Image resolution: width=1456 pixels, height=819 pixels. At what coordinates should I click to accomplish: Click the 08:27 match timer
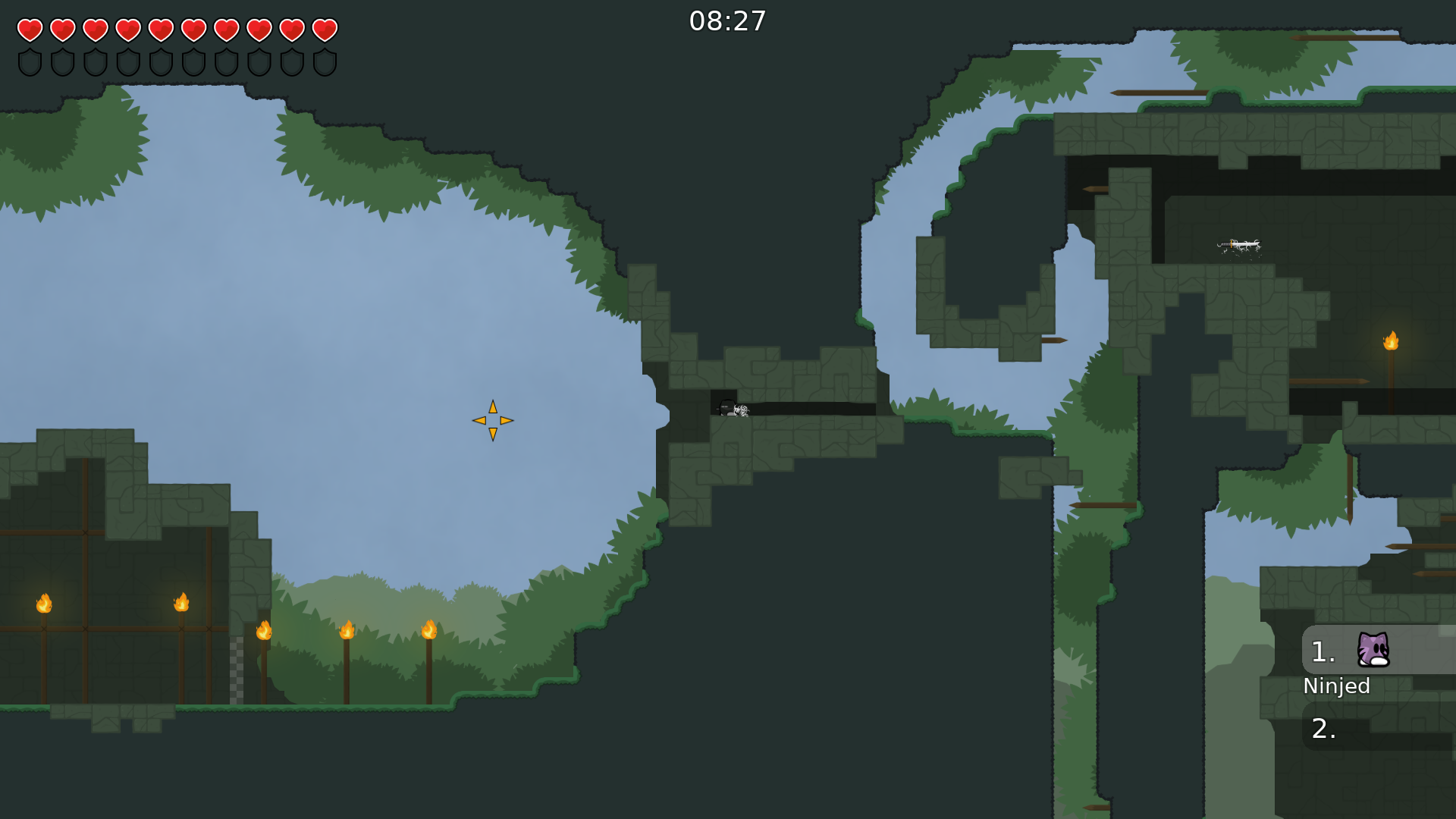(727, 20)
